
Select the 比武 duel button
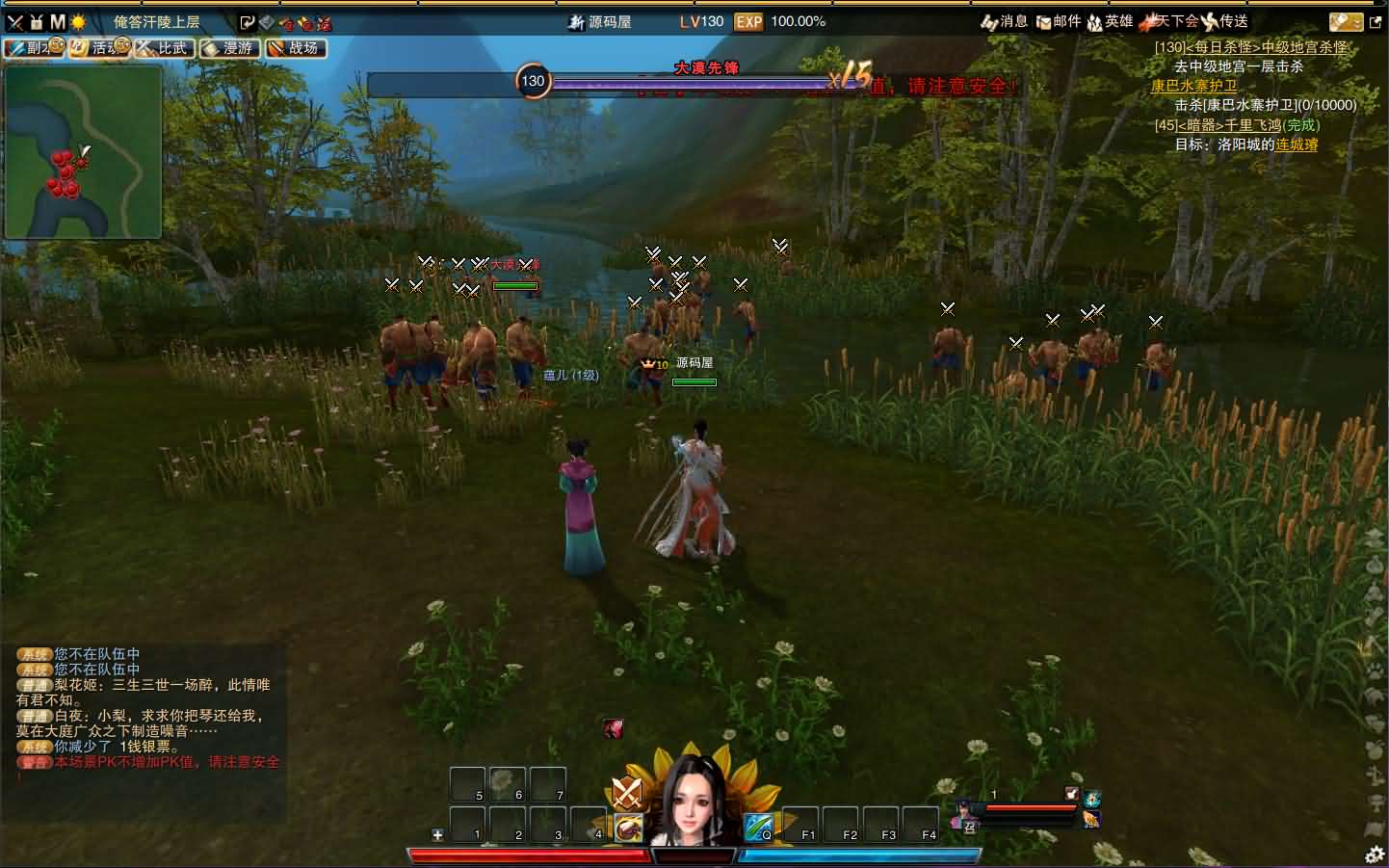point(164,47)
